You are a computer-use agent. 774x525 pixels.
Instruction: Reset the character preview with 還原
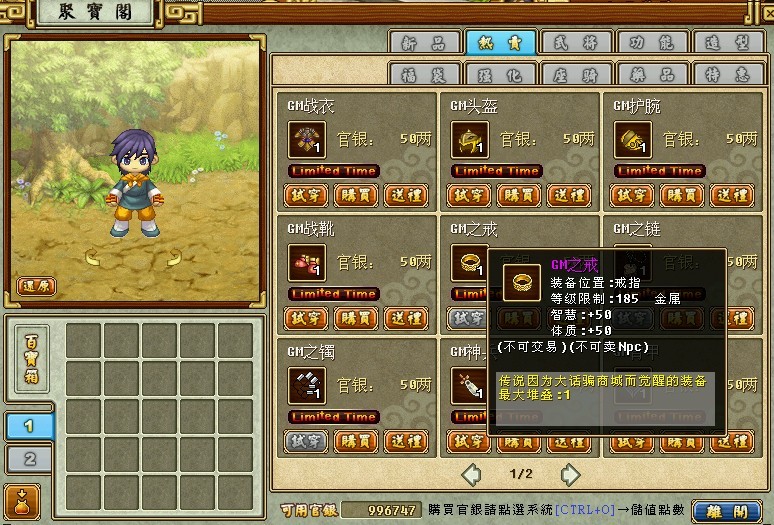[x=37, y=285]
